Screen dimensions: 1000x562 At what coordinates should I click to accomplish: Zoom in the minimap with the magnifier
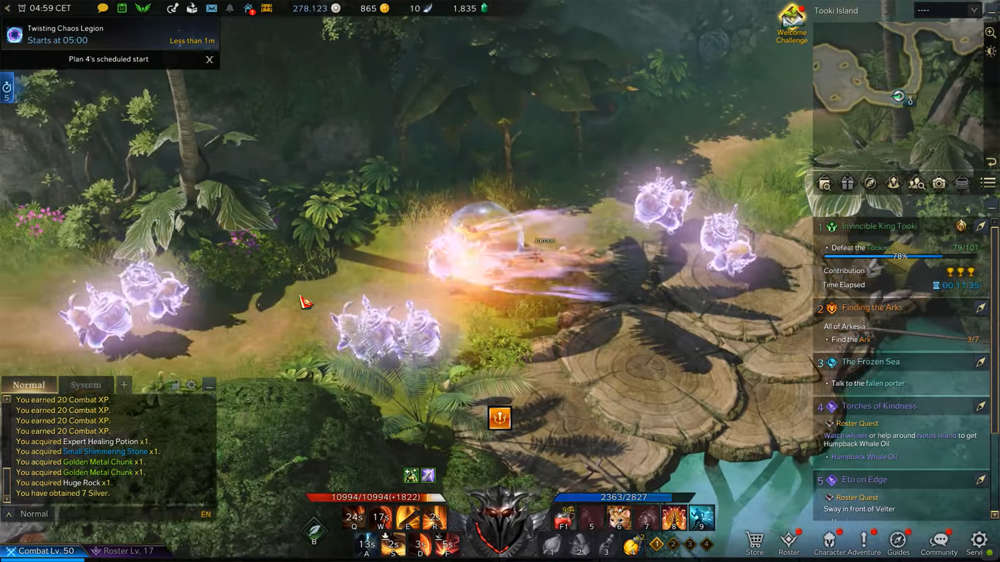(990, 32)
